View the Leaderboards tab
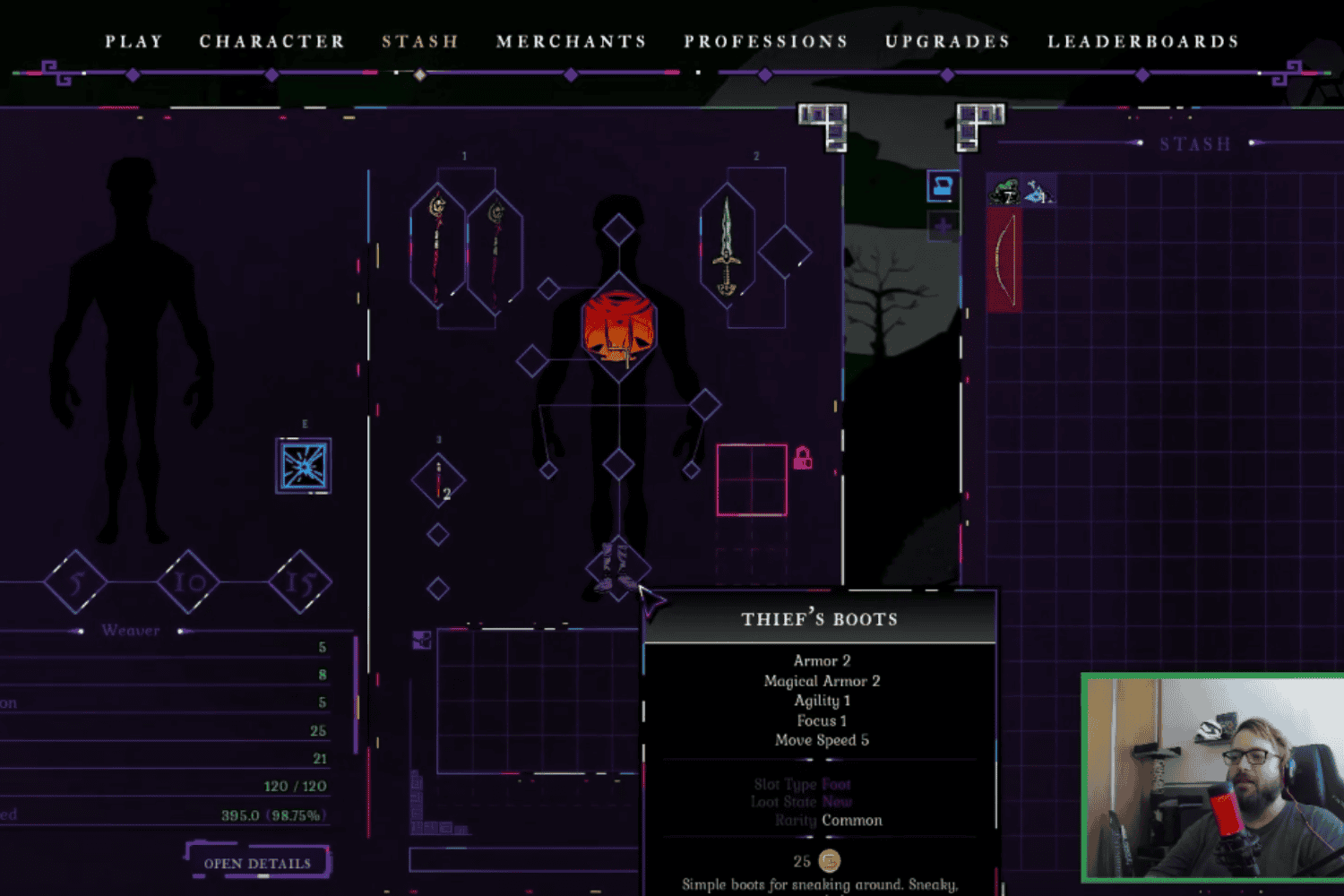1344x896 pixels. [x=1142, y=42]
